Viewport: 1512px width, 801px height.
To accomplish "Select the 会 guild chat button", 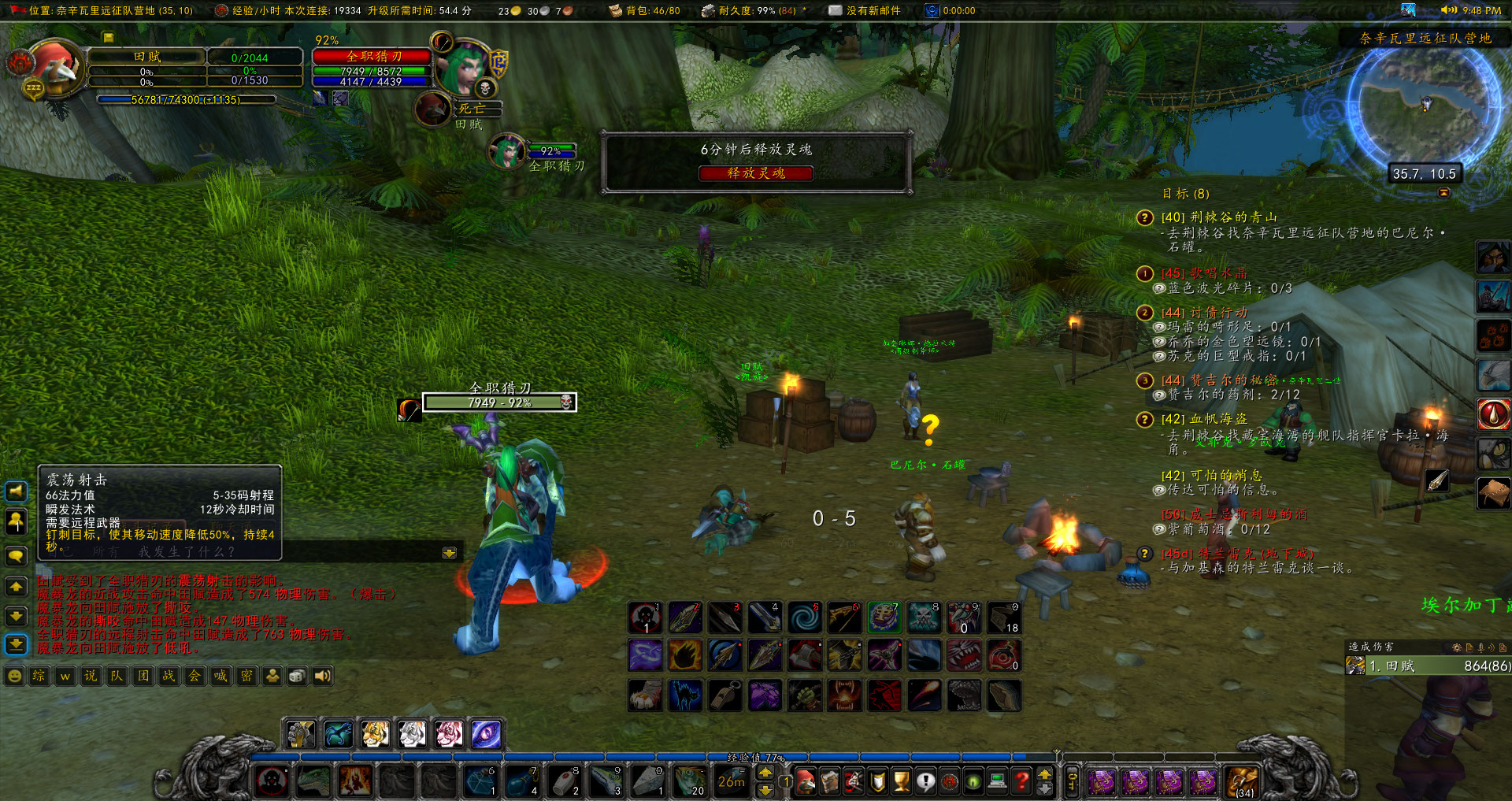I will [x=193, y=676].
